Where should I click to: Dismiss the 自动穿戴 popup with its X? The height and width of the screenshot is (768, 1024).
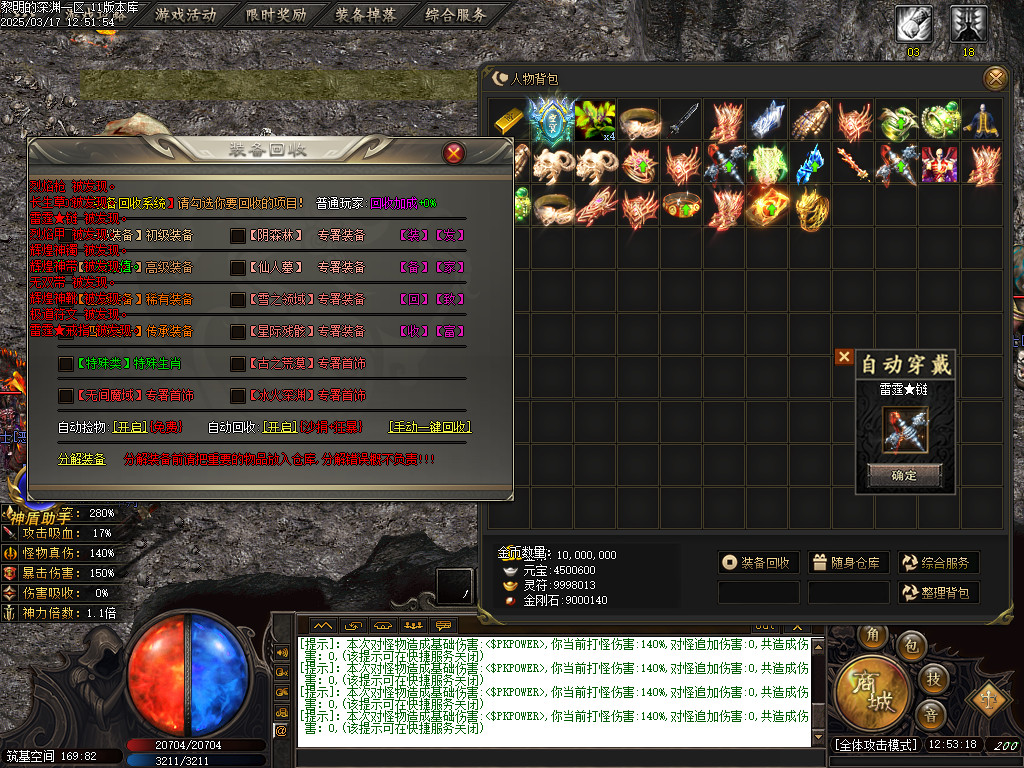coord(844,357)
